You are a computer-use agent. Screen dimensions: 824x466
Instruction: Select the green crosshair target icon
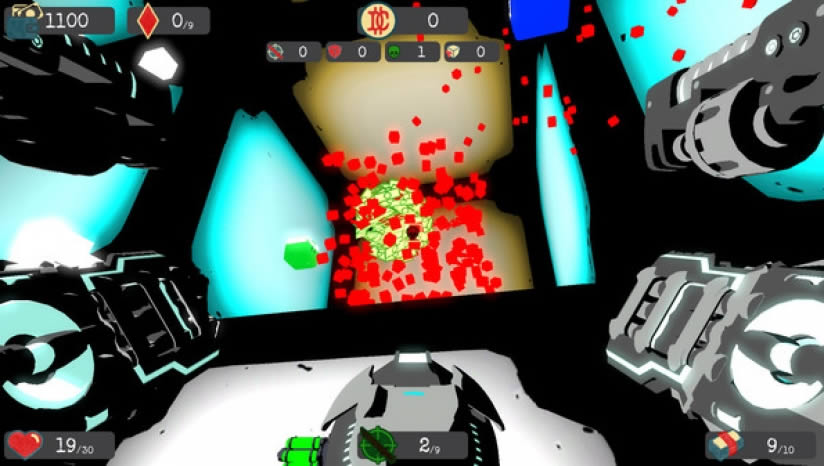tap(377, 443)
